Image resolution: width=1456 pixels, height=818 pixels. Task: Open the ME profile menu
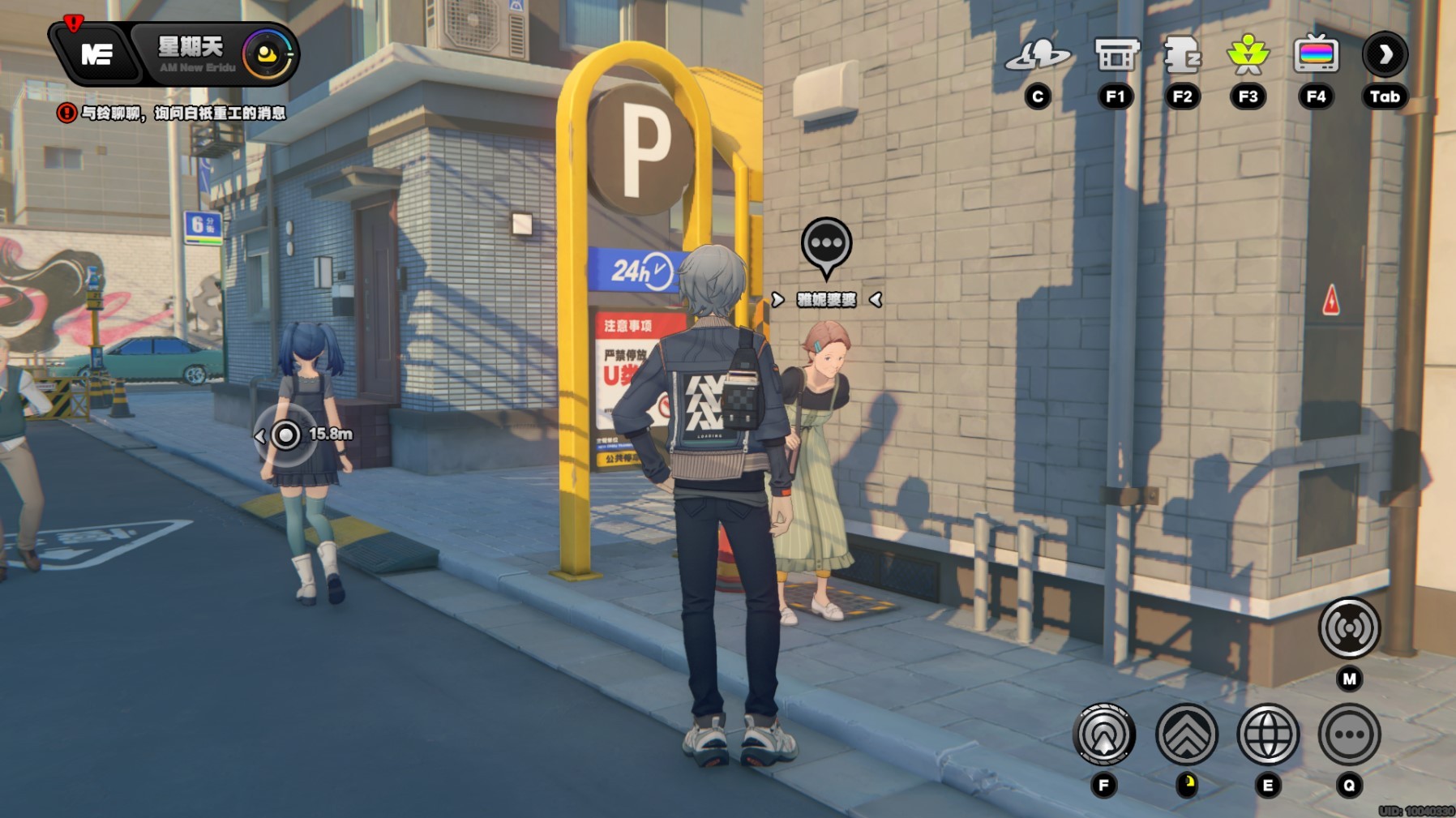(x=96, y=55)
